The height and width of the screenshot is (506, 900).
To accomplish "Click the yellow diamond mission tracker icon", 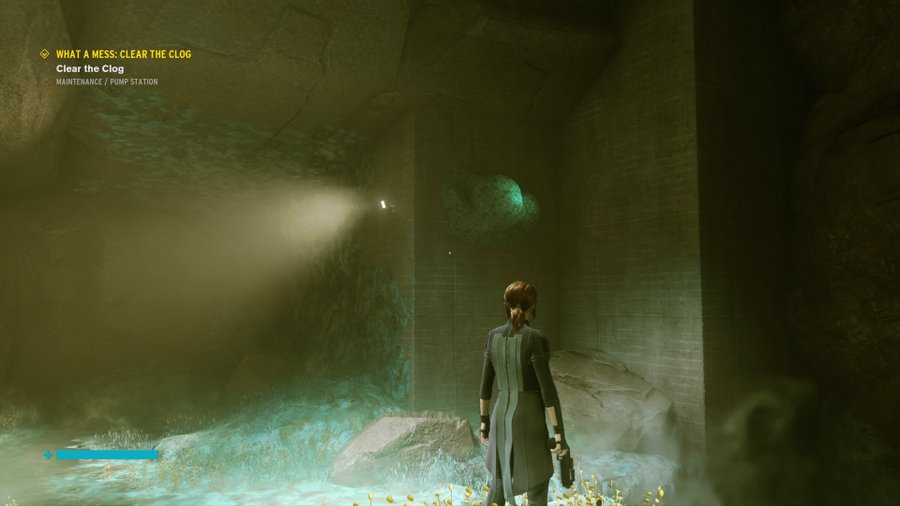I will point(44,54).
